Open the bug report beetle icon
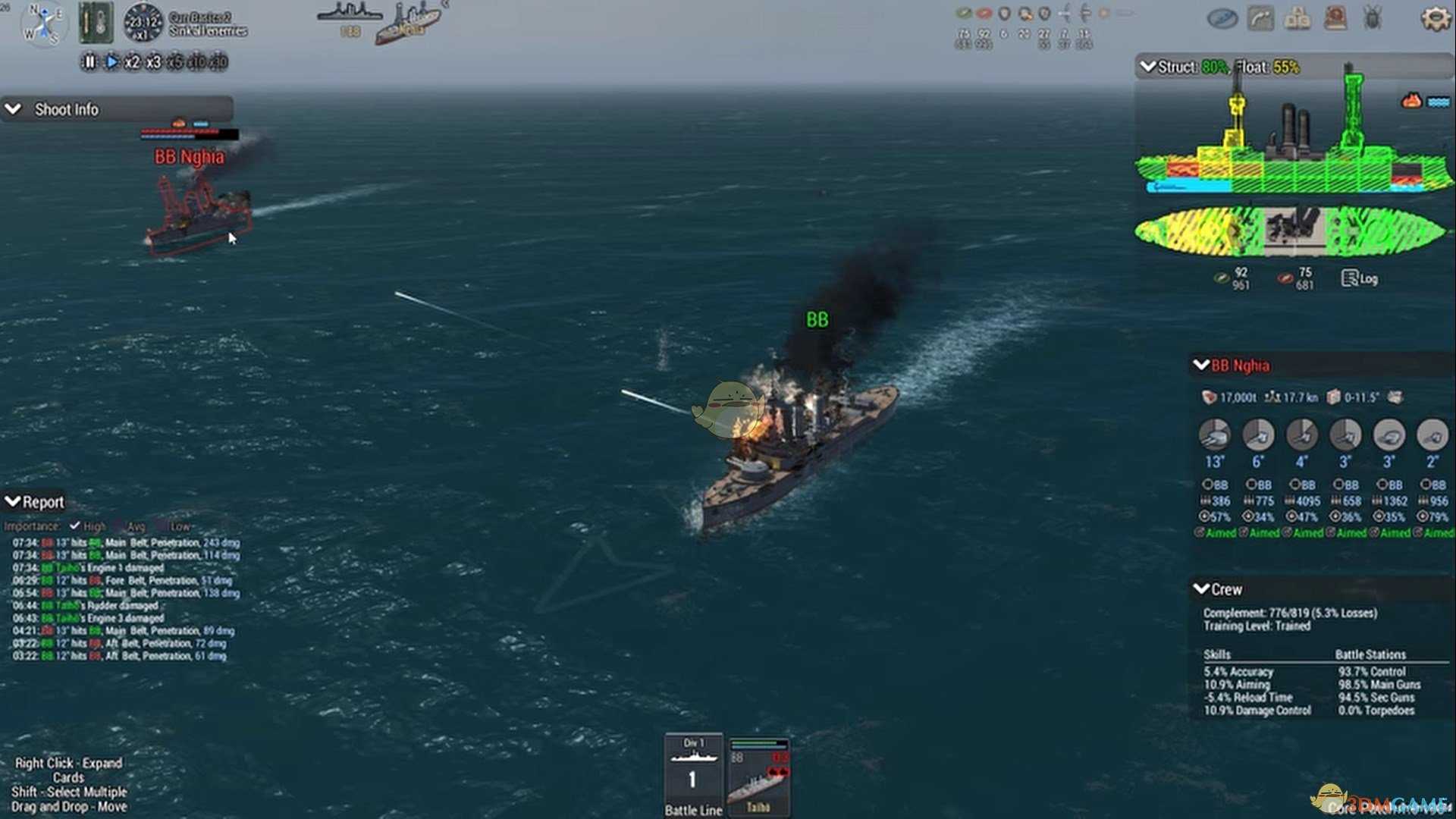Screen dimensions: 1456x819 coord(1373,18)
